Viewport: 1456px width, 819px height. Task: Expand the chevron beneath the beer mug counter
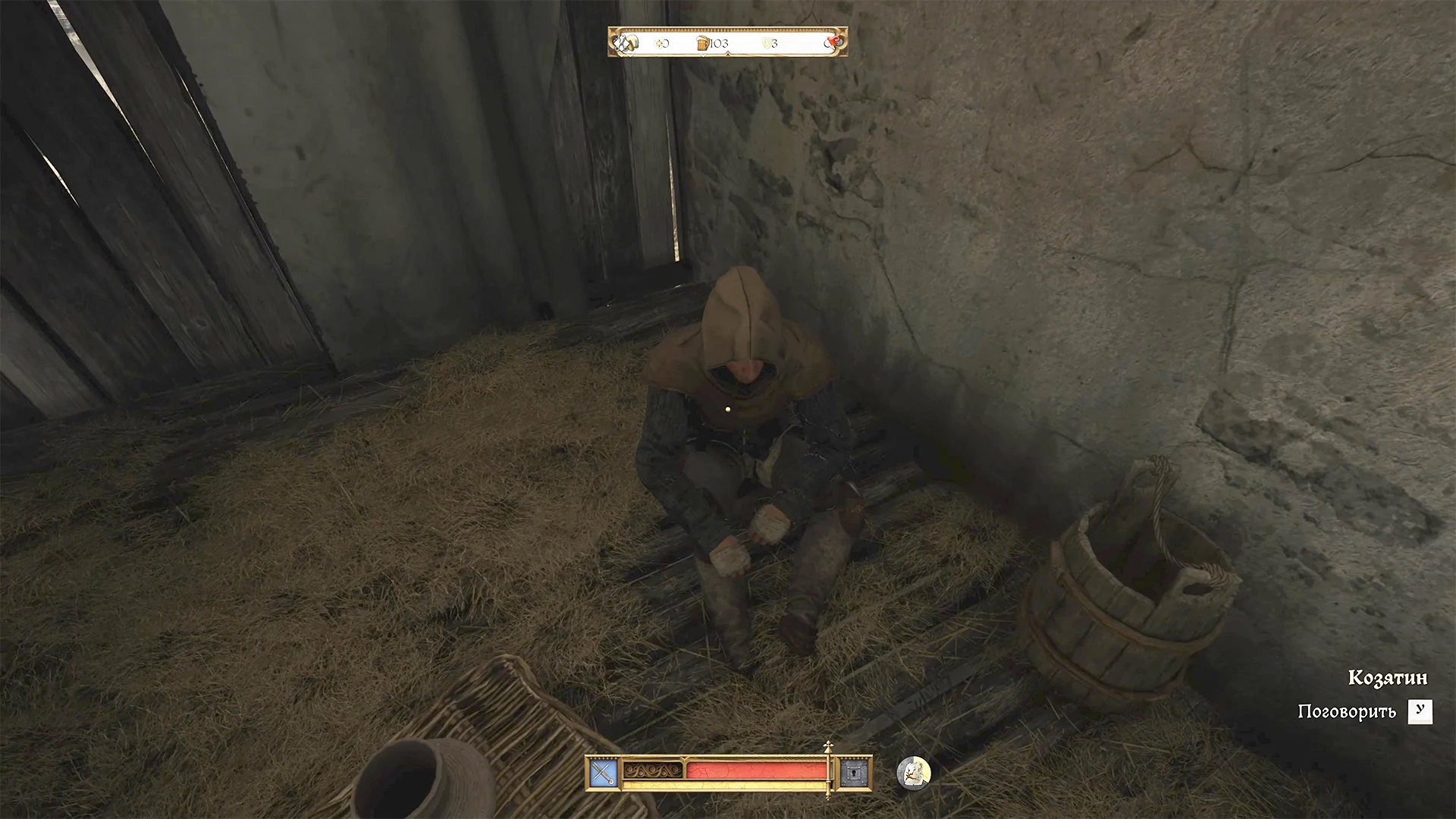[703, 56]
